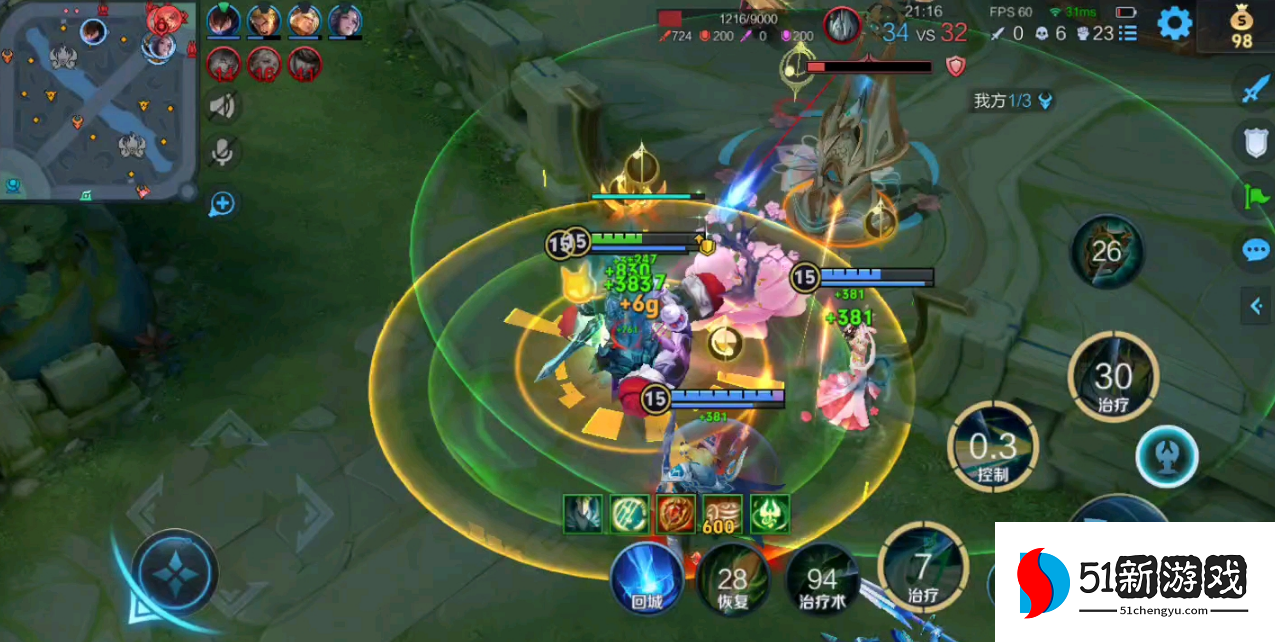This screenshot has height=642, width=1275.
Task: Trigger the 治疗 skill showing 30 cooldown
Action: coord(1112,378)
